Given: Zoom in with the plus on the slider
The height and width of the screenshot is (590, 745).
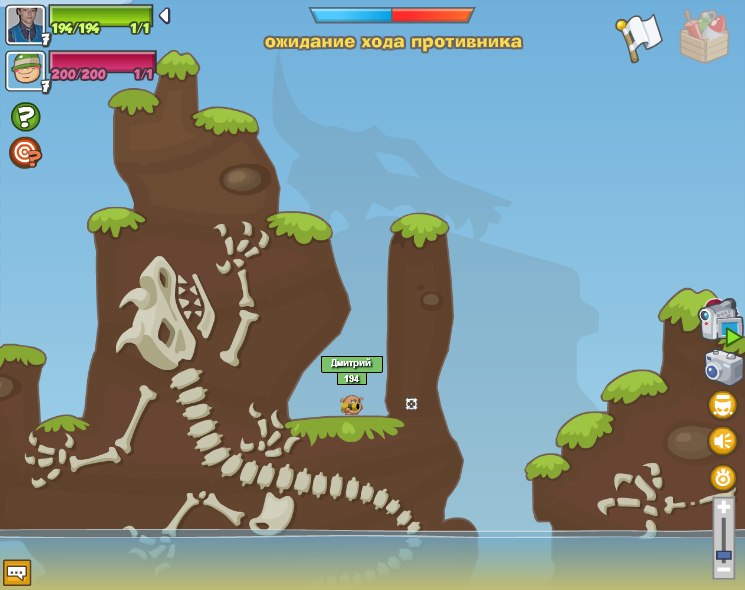Looking at the screenshot, I should point(723,508).
